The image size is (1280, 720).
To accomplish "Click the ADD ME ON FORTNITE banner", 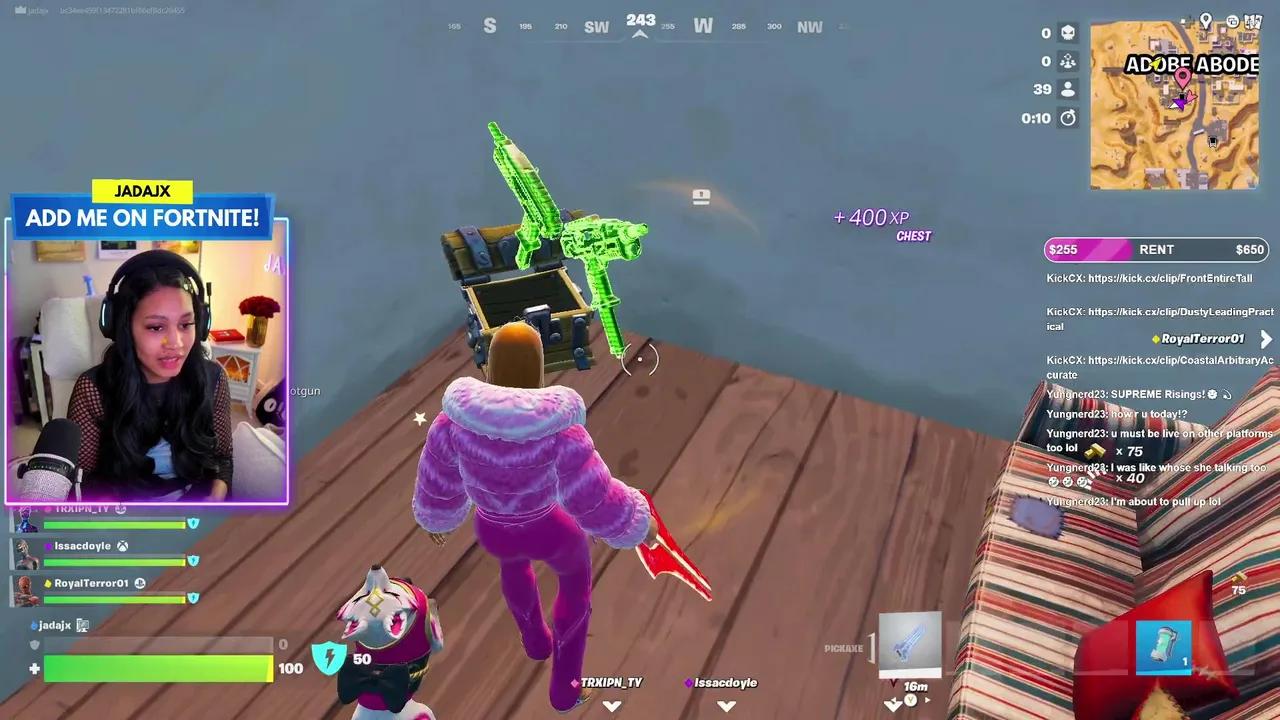I will [x=143, y=217].
